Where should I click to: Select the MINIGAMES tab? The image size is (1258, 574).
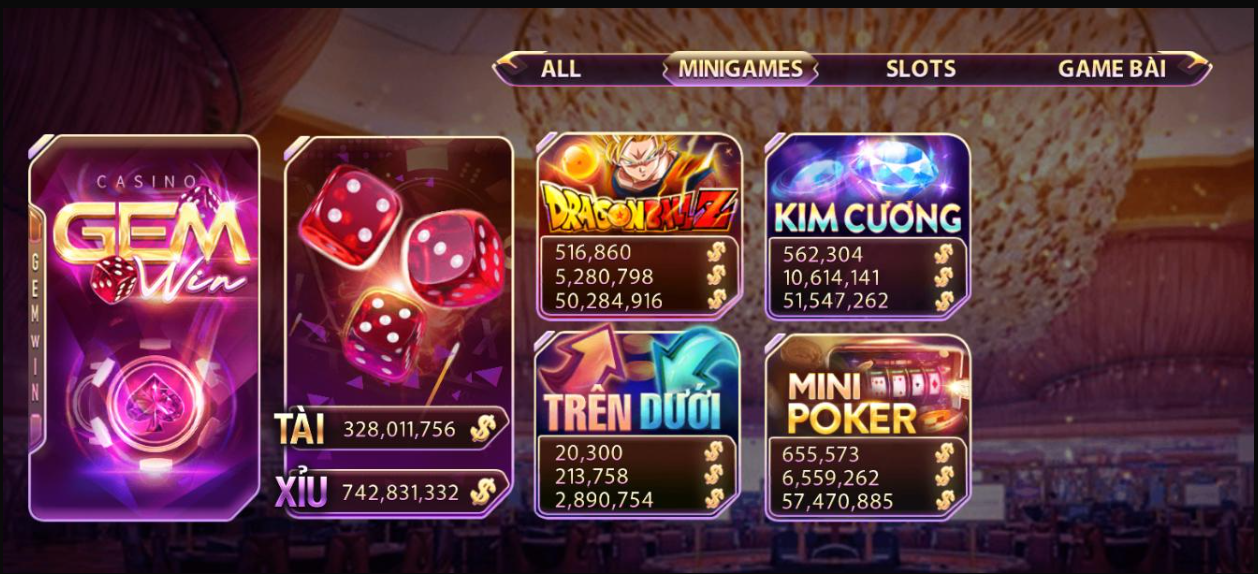(740, 69)
